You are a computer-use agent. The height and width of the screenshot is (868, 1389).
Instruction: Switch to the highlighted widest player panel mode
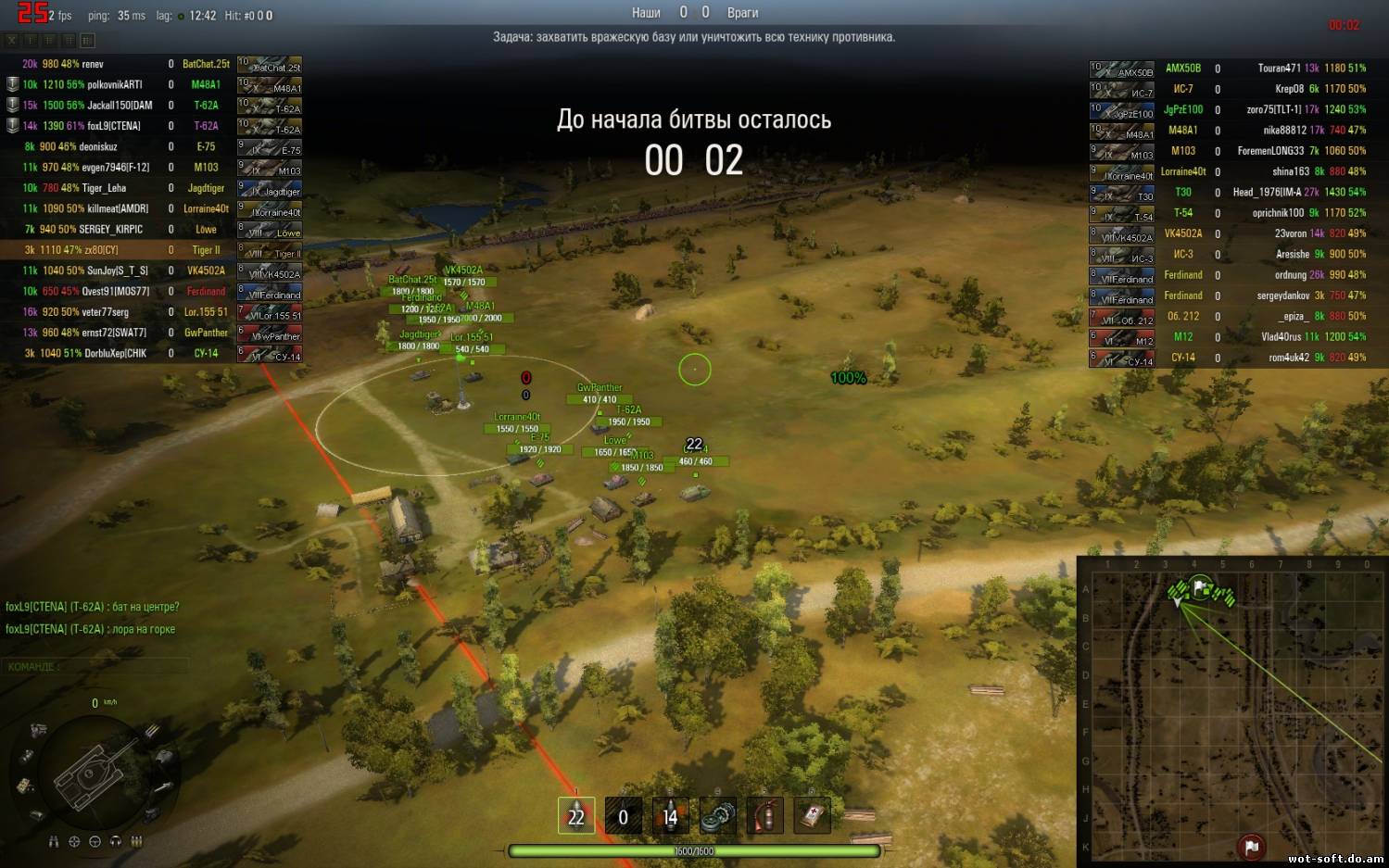(87, 41)
